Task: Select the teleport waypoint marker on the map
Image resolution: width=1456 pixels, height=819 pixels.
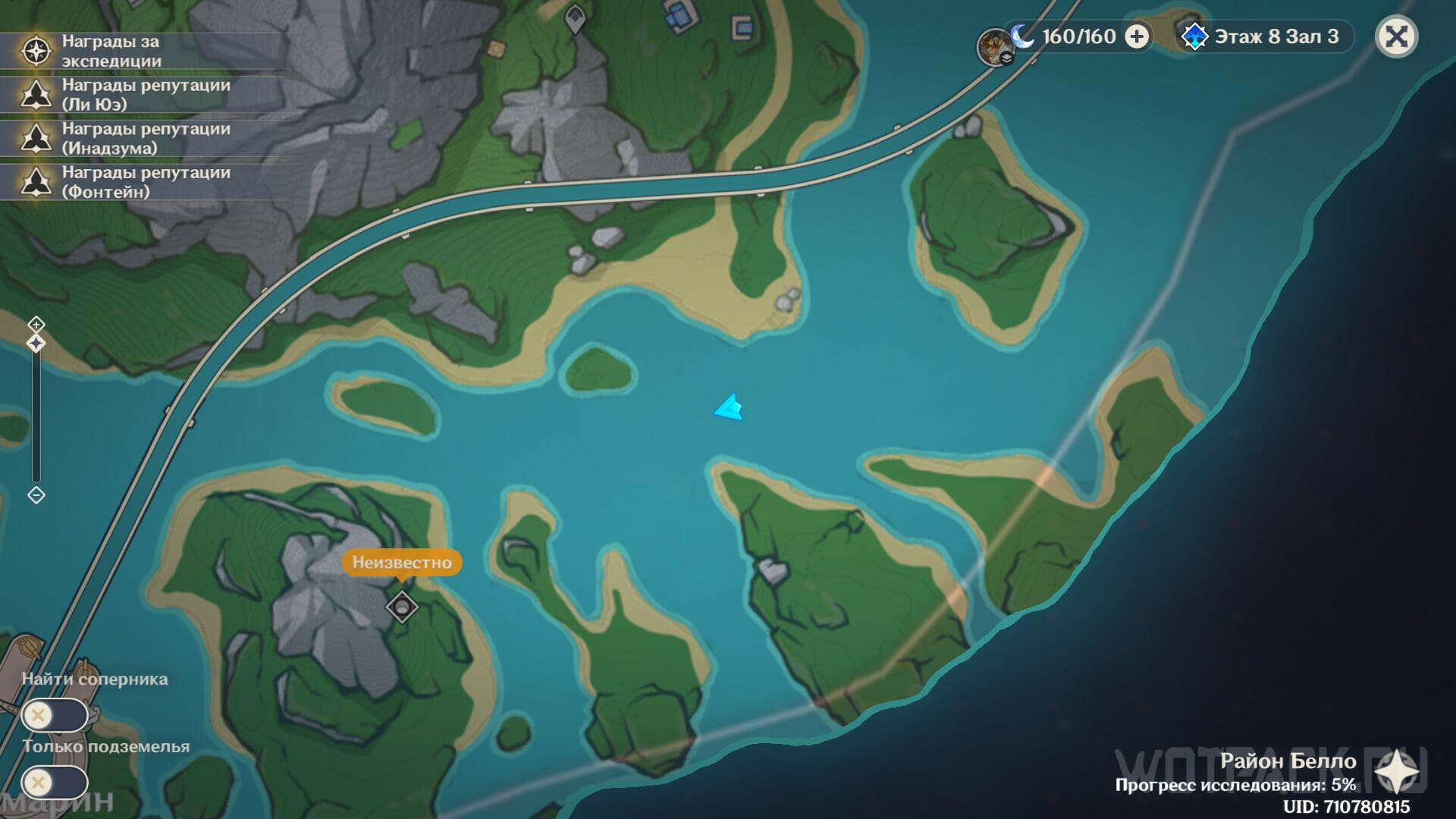Action: point(576,20)
